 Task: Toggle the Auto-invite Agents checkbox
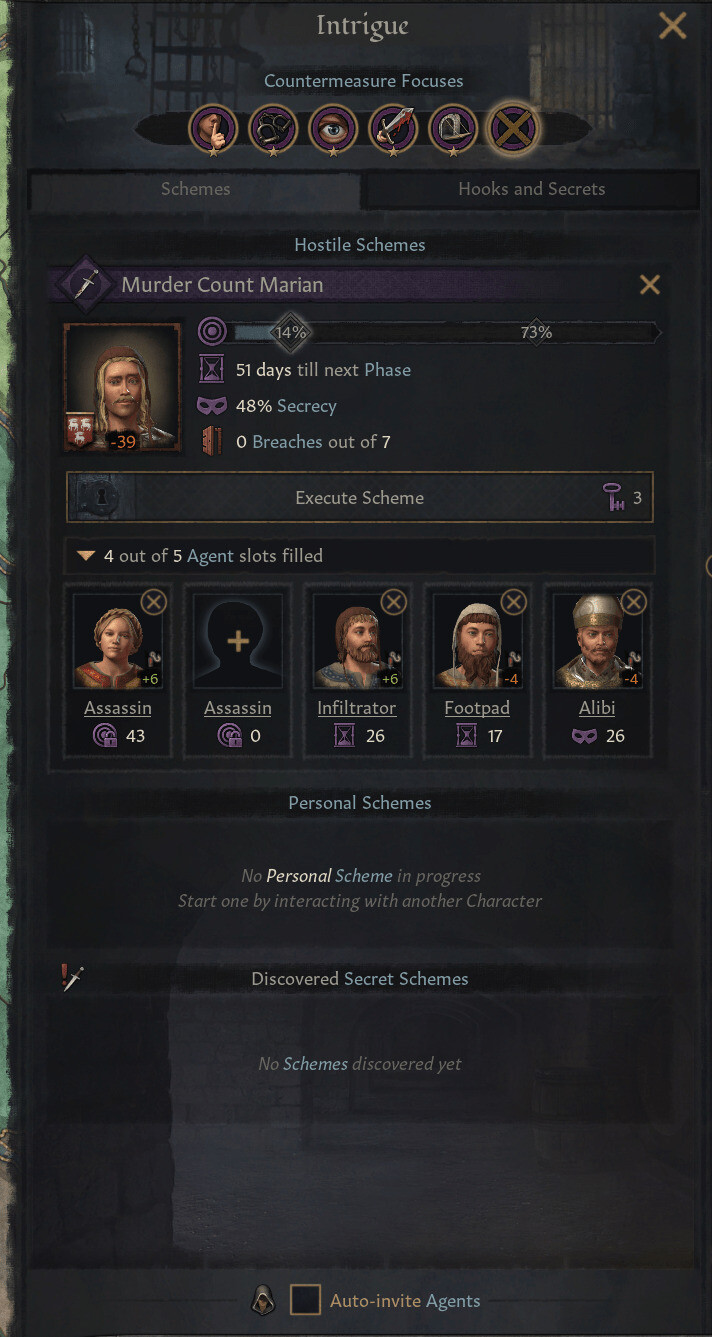[x=305, y=1301]
